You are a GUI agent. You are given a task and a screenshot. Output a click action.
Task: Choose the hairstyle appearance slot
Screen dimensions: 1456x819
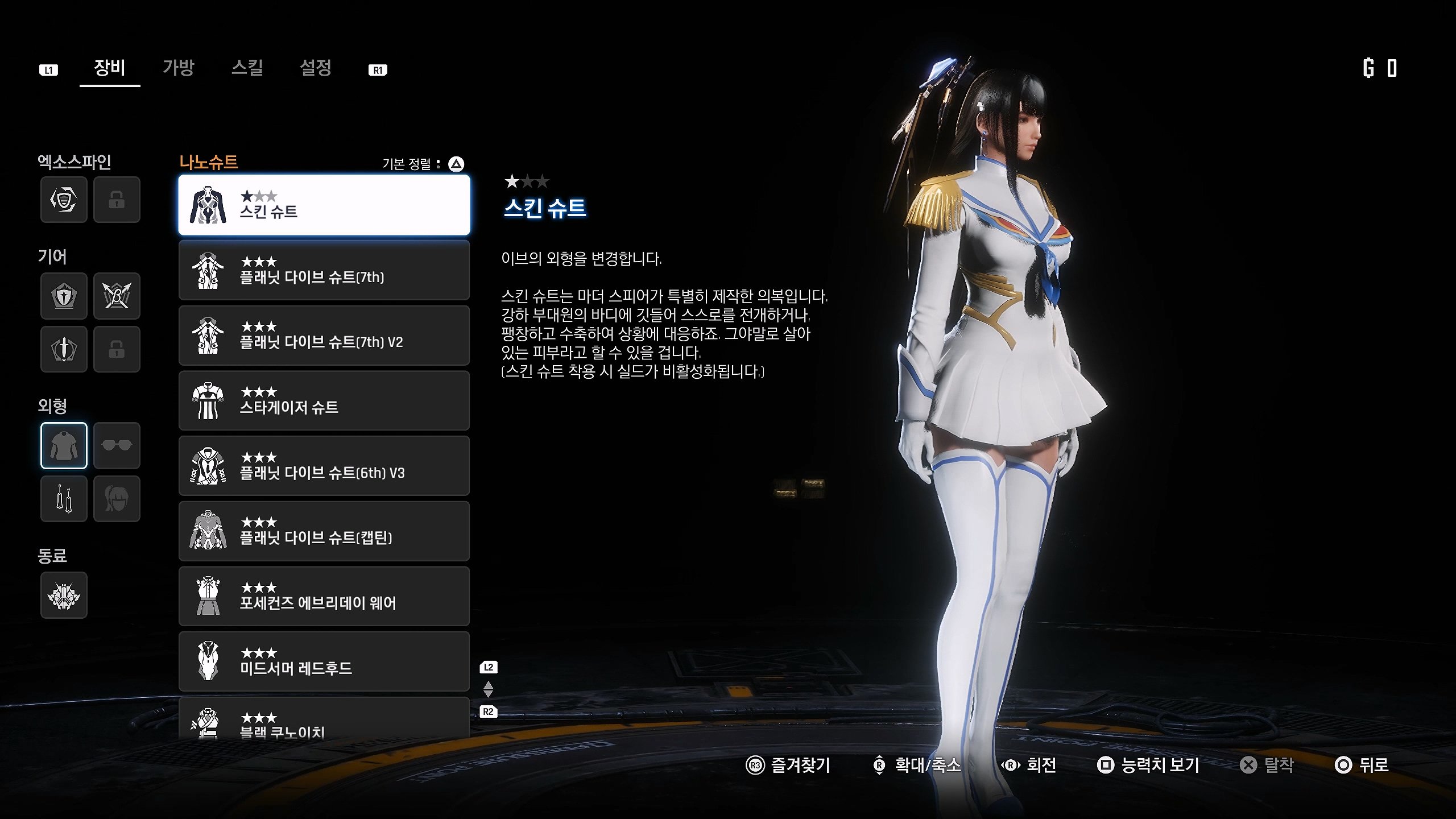coord(117,499)
